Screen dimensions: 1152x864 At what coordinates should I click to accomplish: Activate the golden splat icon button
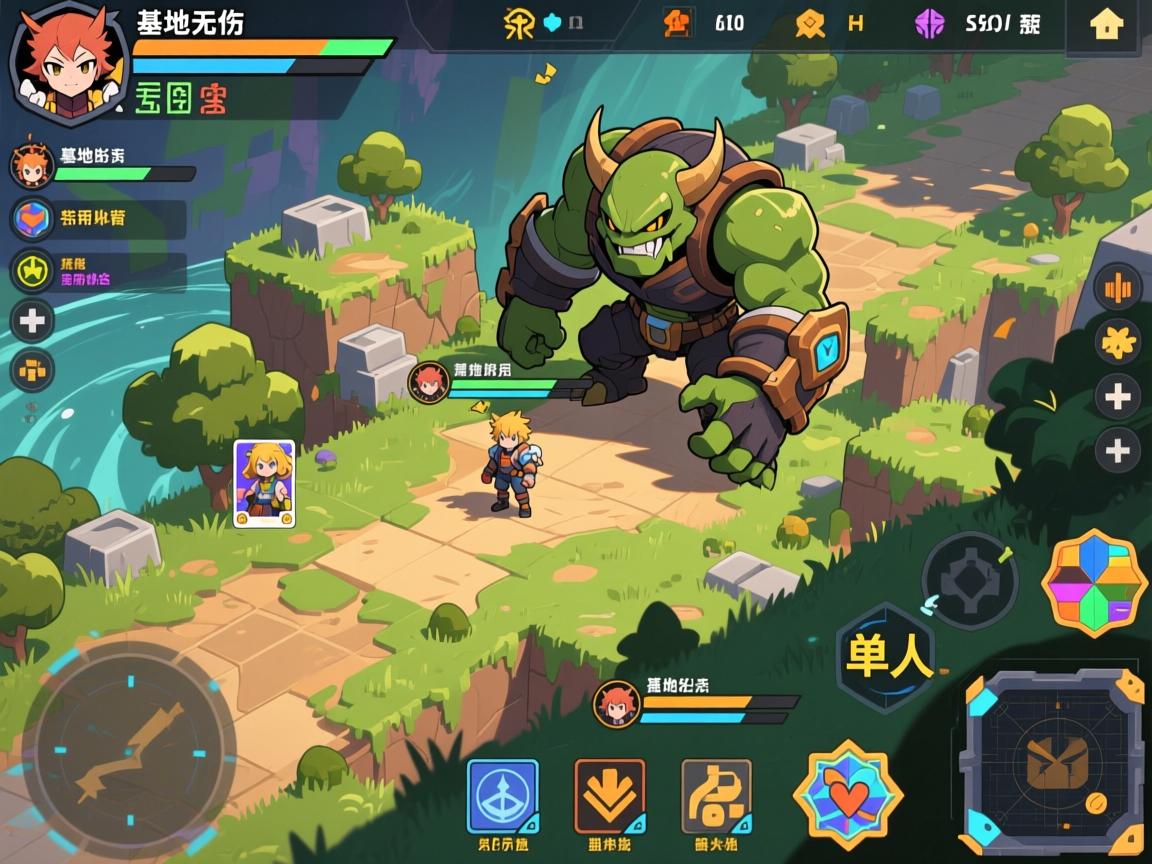(x=1117, y=342)
